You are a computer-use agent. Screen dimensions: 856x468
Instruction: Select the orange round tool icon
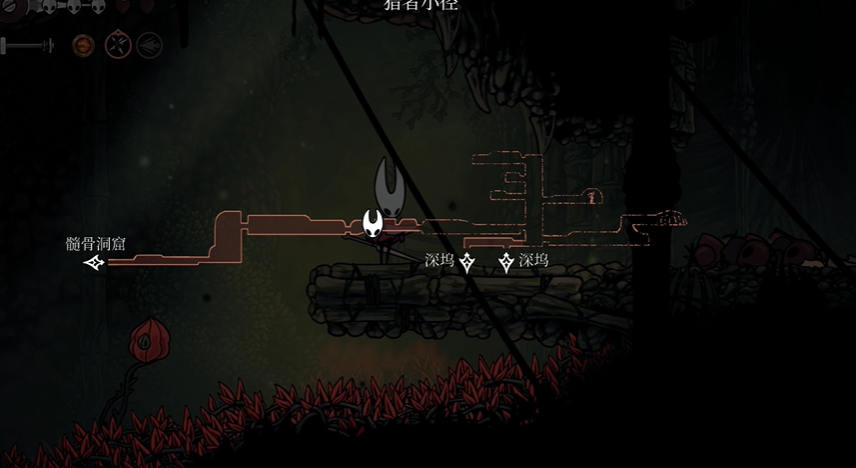83,45
